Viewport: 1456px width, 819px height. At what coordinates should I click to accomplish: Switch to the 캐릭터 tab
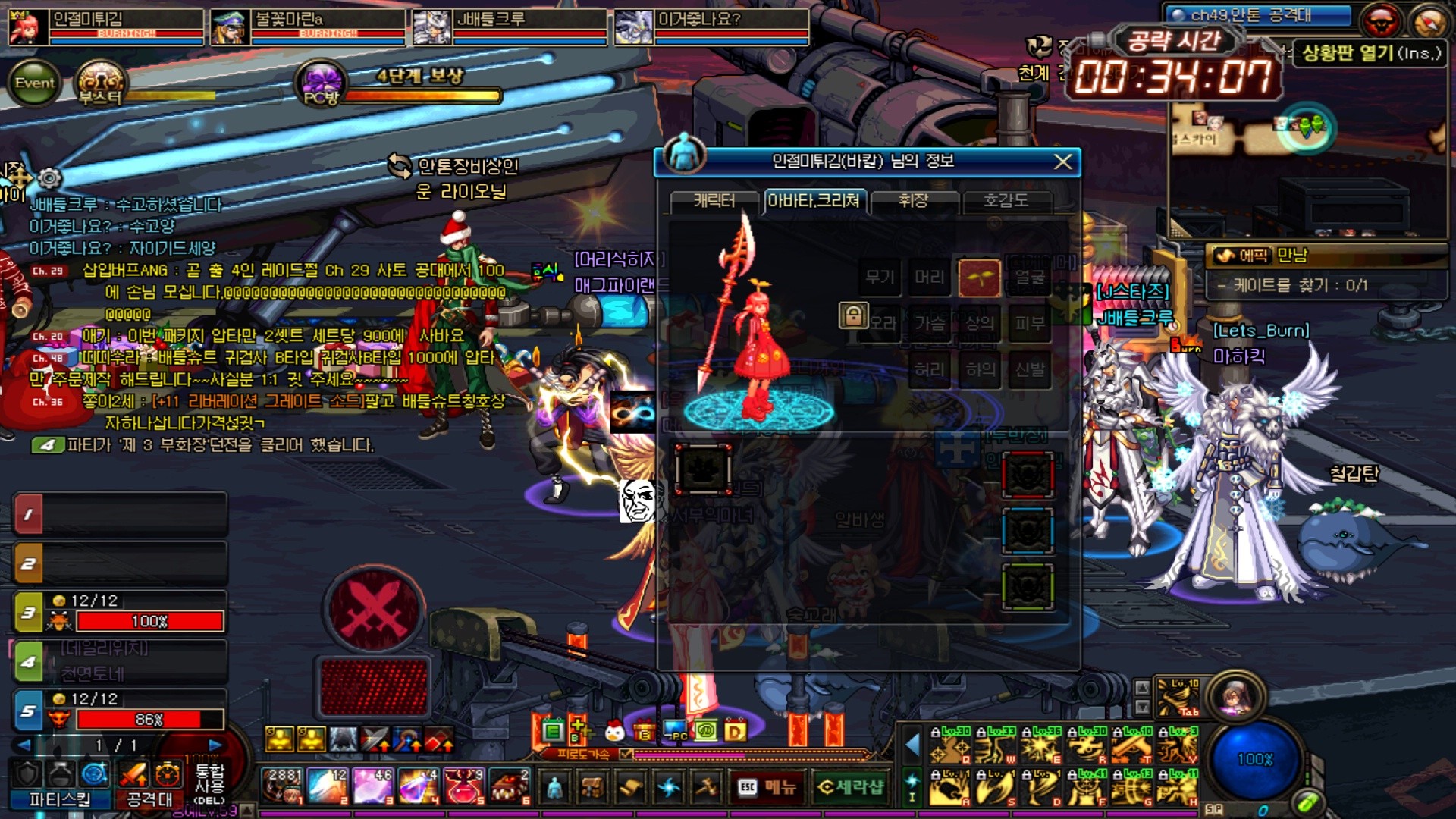714,201
